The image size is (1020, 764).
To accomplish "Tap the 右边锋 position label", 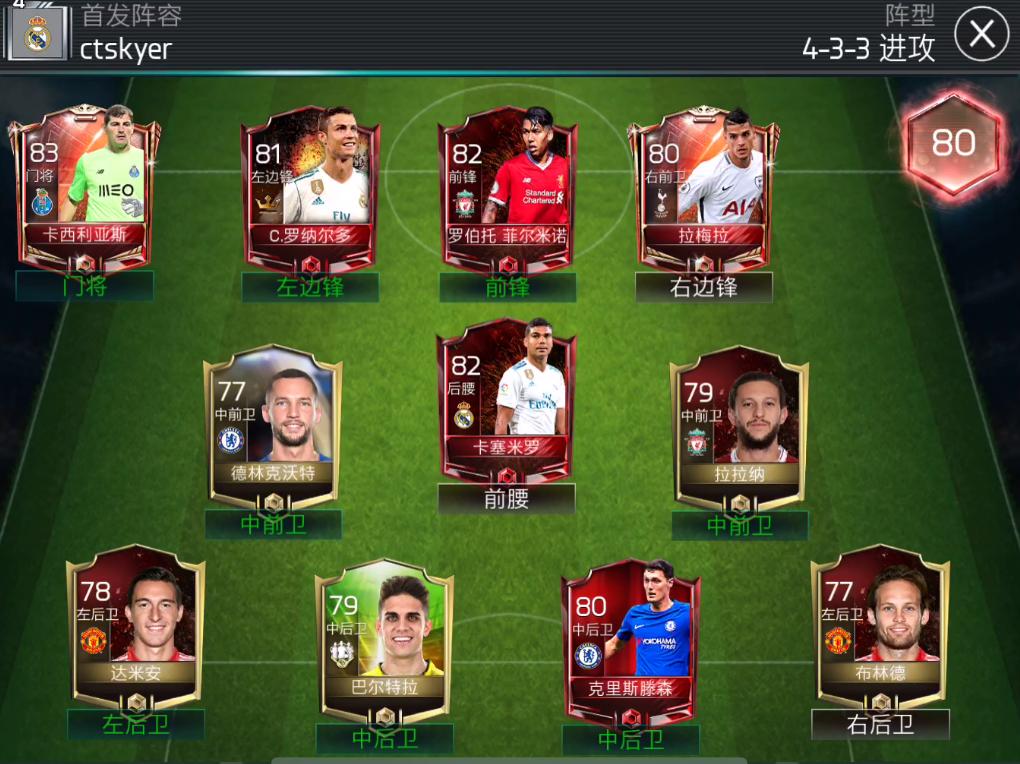I will click(x=703, y=287).
